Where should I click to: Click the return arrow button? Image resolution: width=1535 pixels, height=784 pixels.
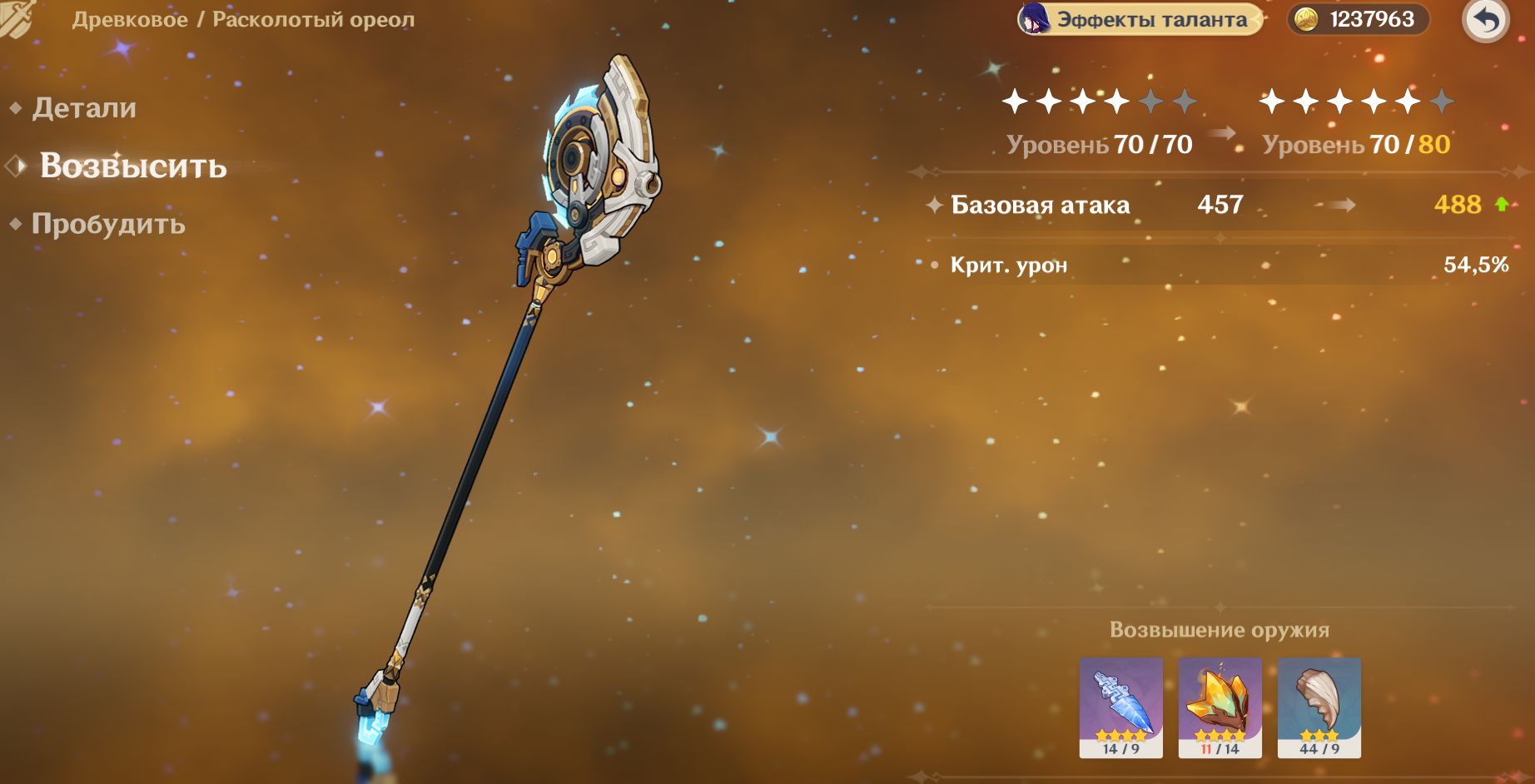coord(1486,20)
